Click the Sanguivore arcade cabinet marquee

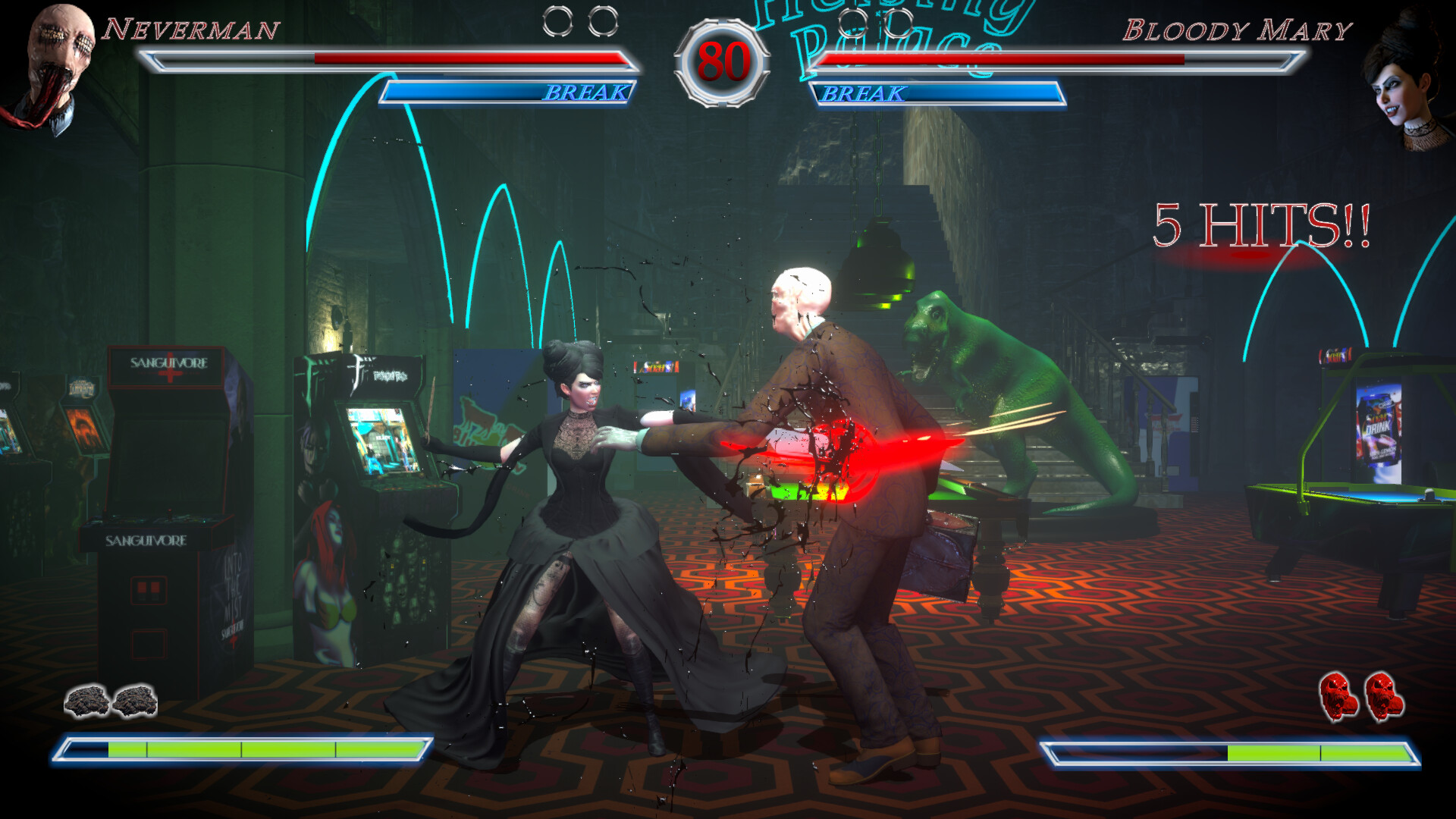[168, 366]
